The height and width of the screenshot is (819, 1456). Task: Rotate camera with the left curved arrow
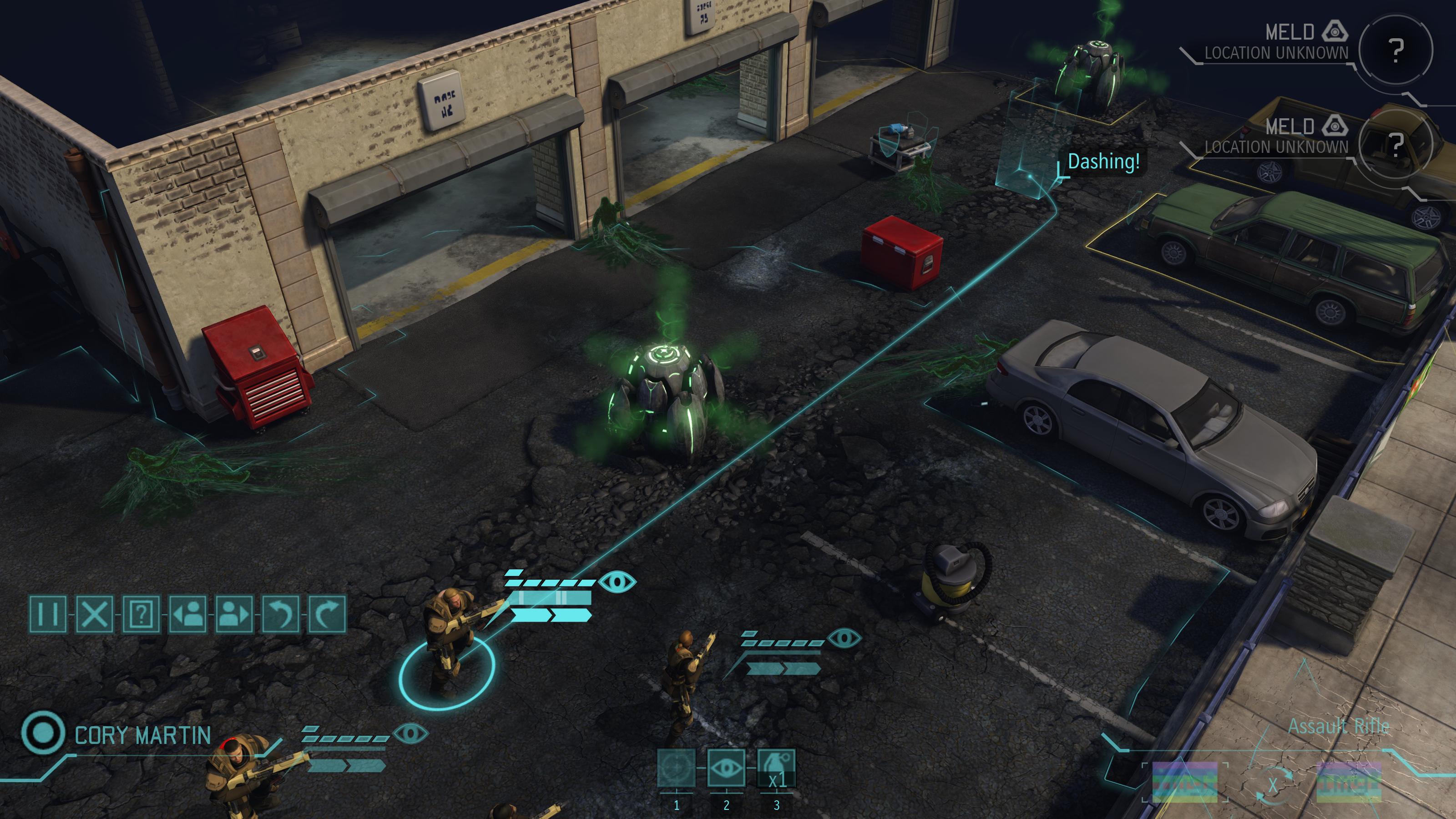point(281,614)
